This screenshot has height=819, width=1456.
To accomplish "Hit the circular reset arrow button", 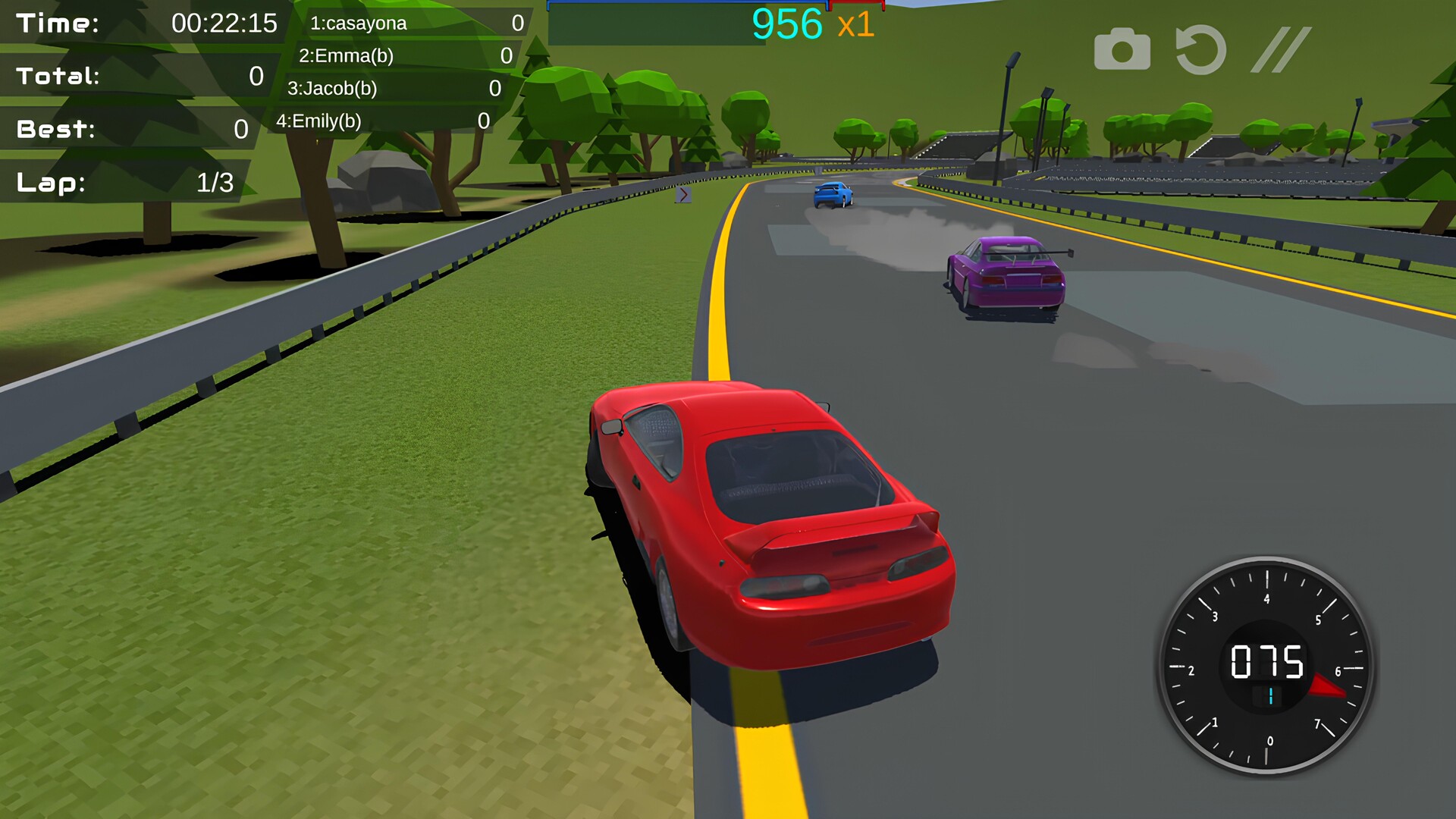I will [x=1200, y=50].
